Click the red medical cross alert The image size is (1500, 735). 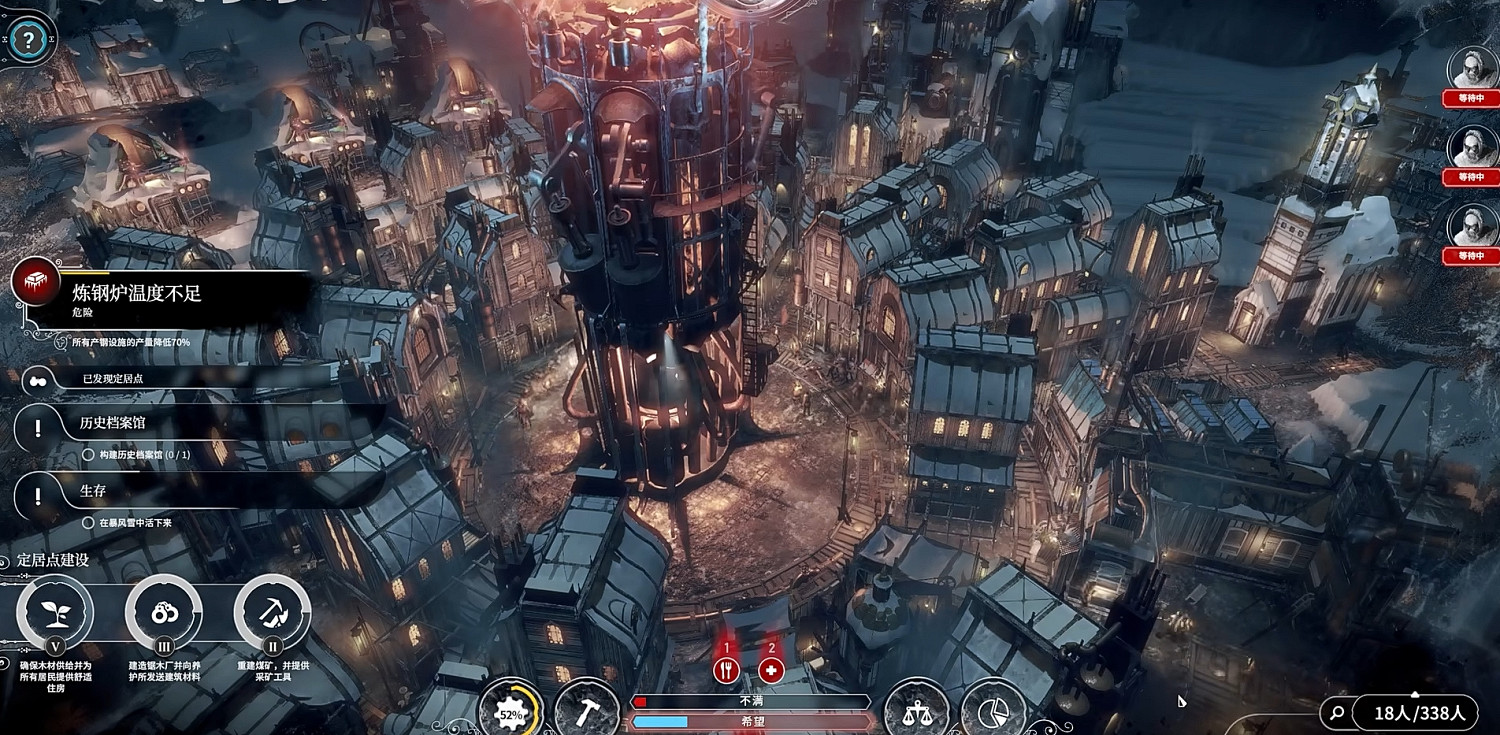[x=771, y=670]
